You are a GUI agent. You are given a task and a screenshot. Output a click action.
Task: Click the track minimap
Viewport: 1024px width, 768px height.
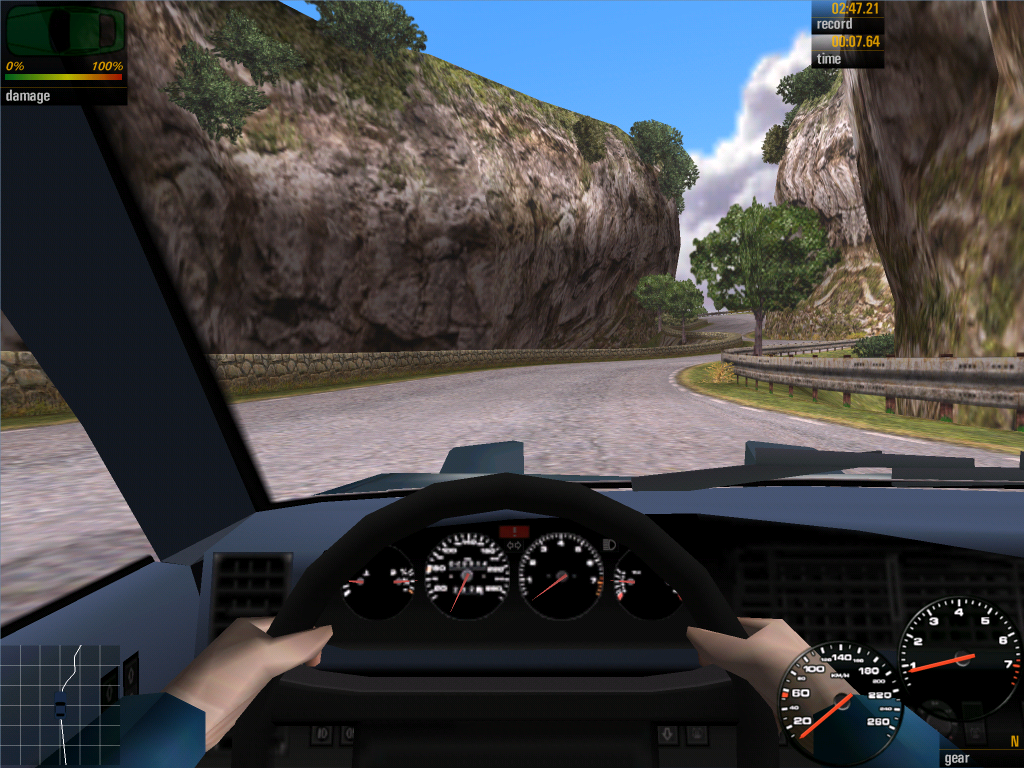[x=60, y=705]
